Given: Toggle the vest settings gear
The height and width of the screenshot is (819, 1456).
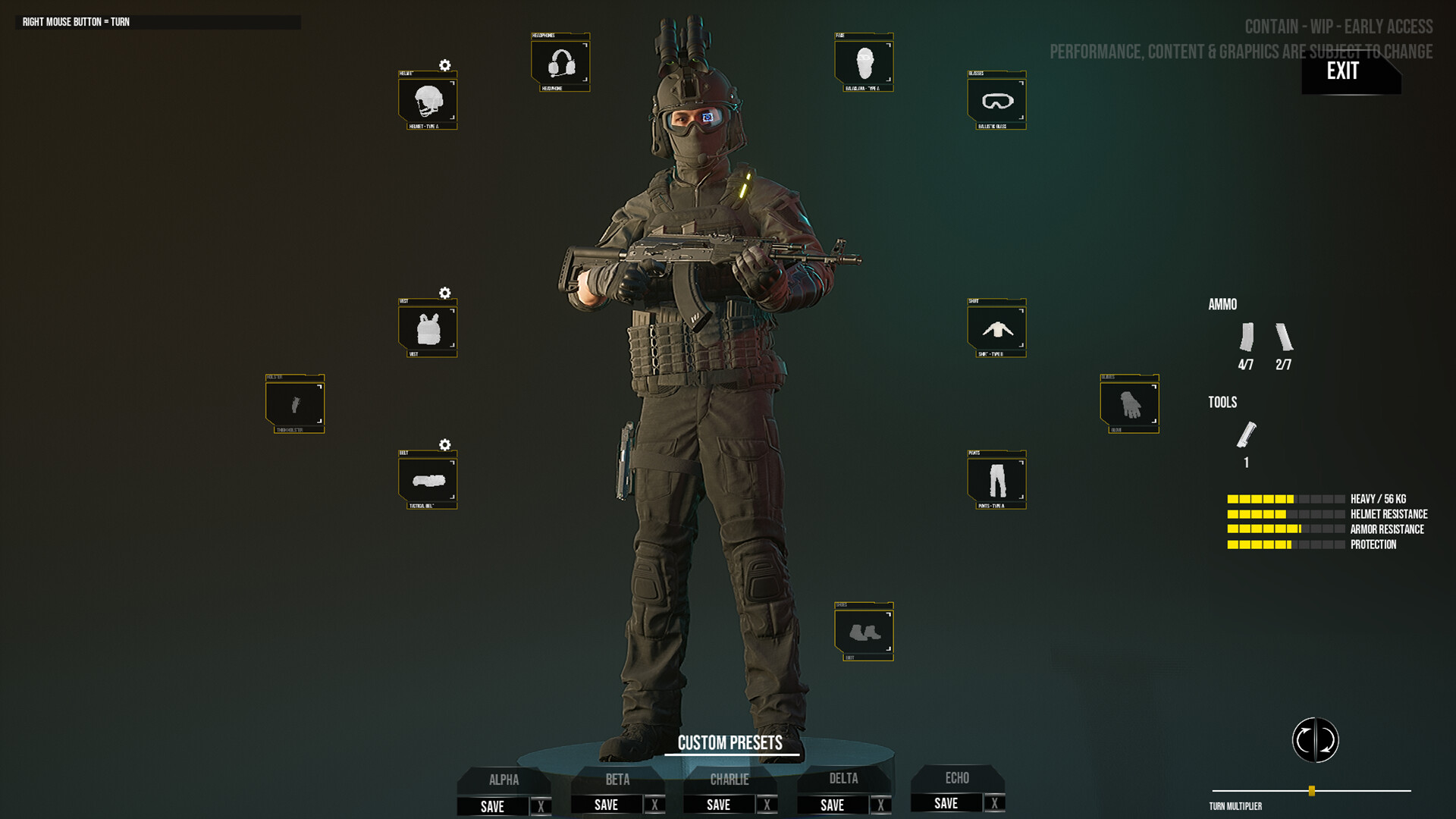Looking at the screenshot, I should click(444, 293).
